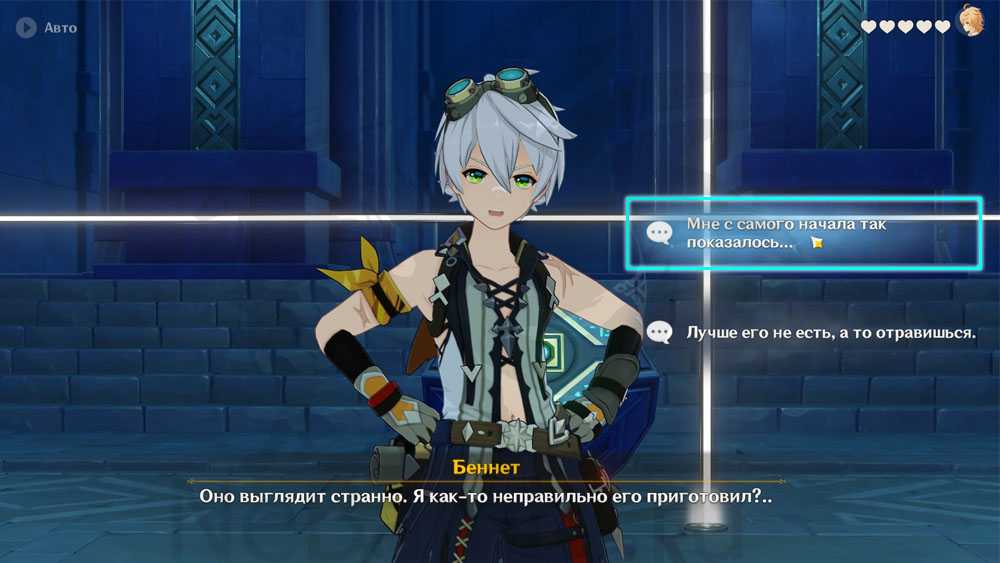Click the blonde character portrait icon

coord(971,21)
